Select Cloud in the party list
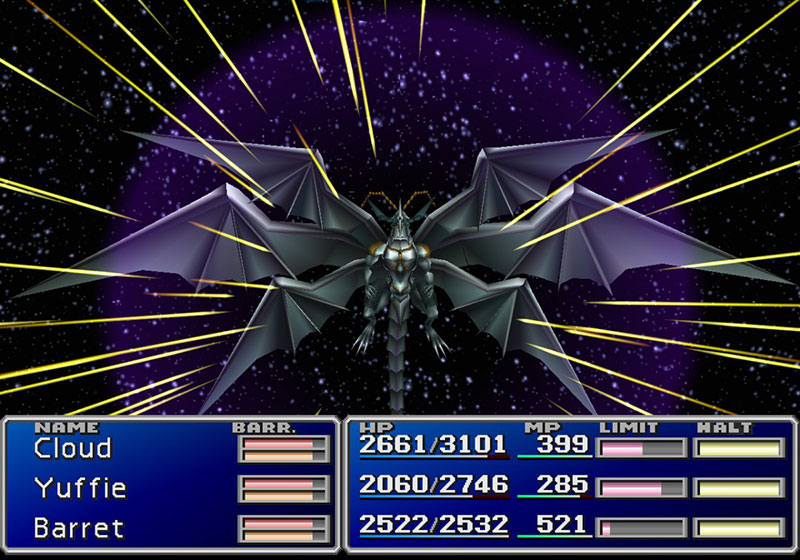800x560 pixels. pos(72,449)
